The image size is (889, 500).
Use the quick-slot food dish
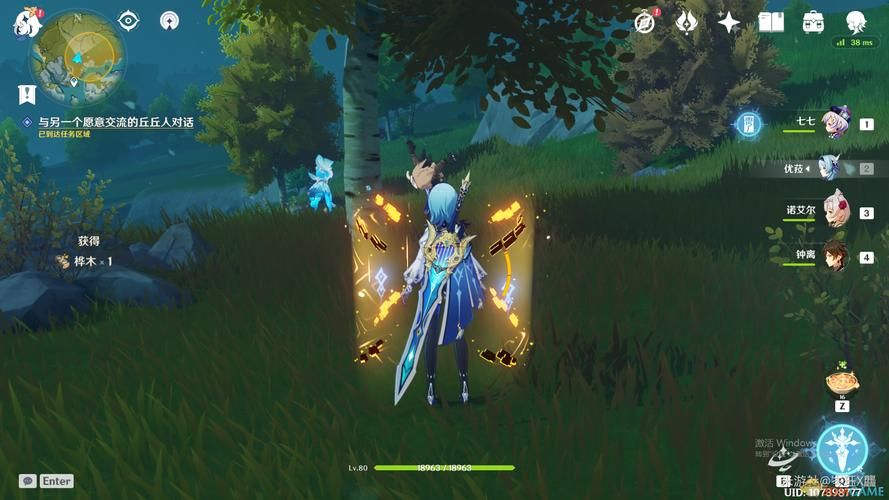coord(841,381)
